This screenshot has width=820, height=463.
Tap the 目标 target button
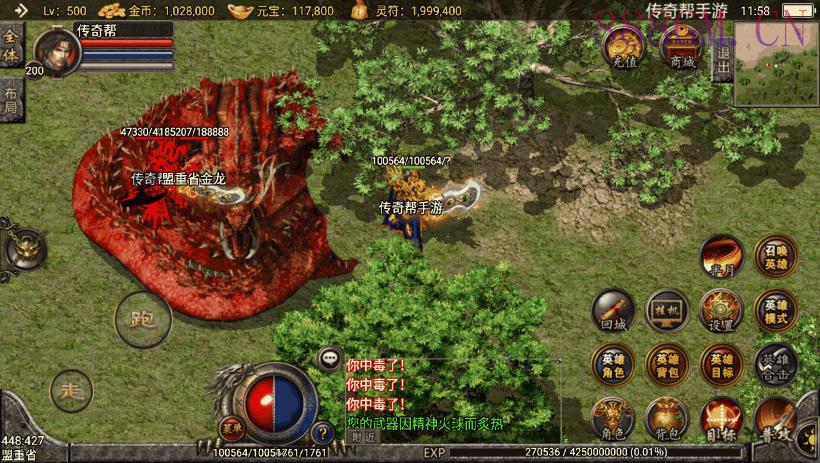[x=720, y=419]
